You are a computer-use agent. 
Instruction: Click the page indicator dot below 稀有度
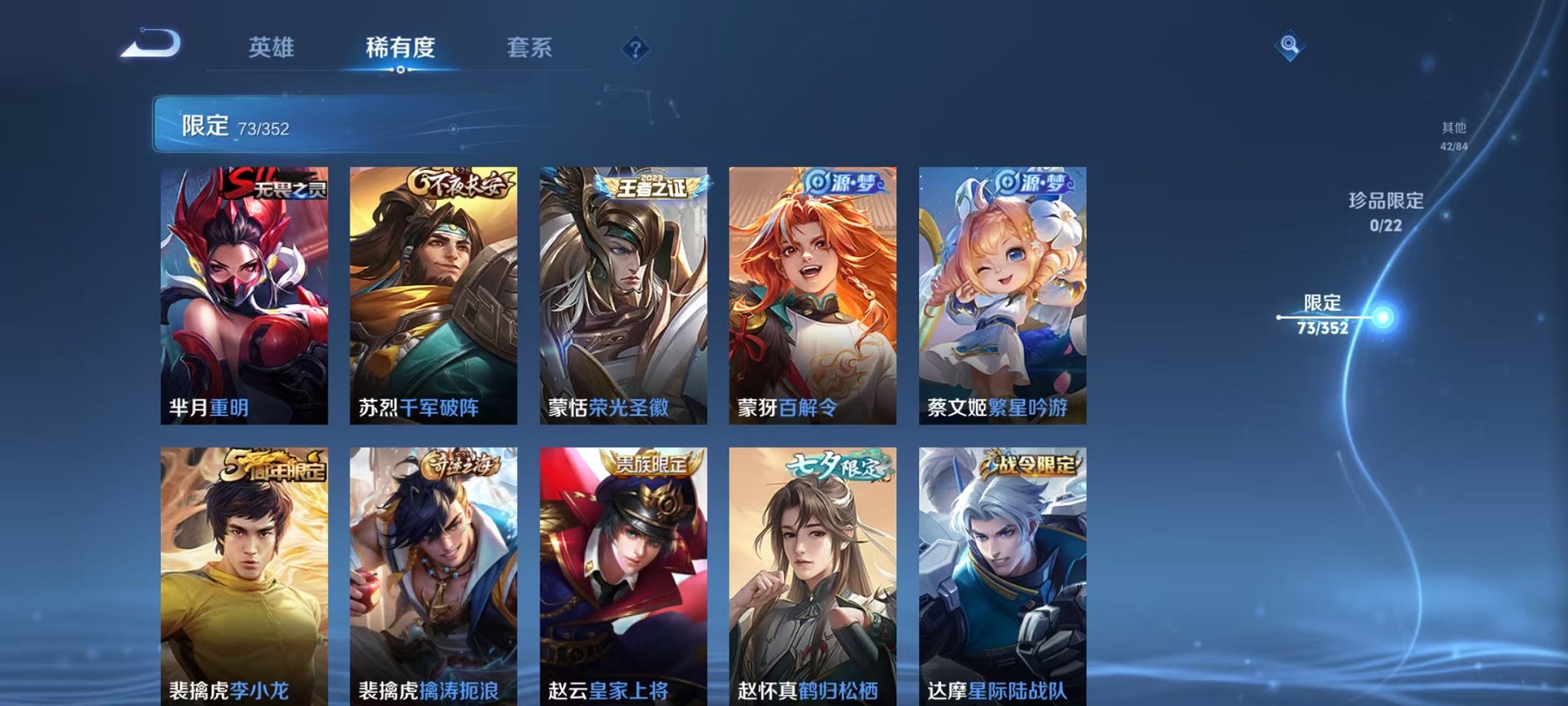click(399, 72)
